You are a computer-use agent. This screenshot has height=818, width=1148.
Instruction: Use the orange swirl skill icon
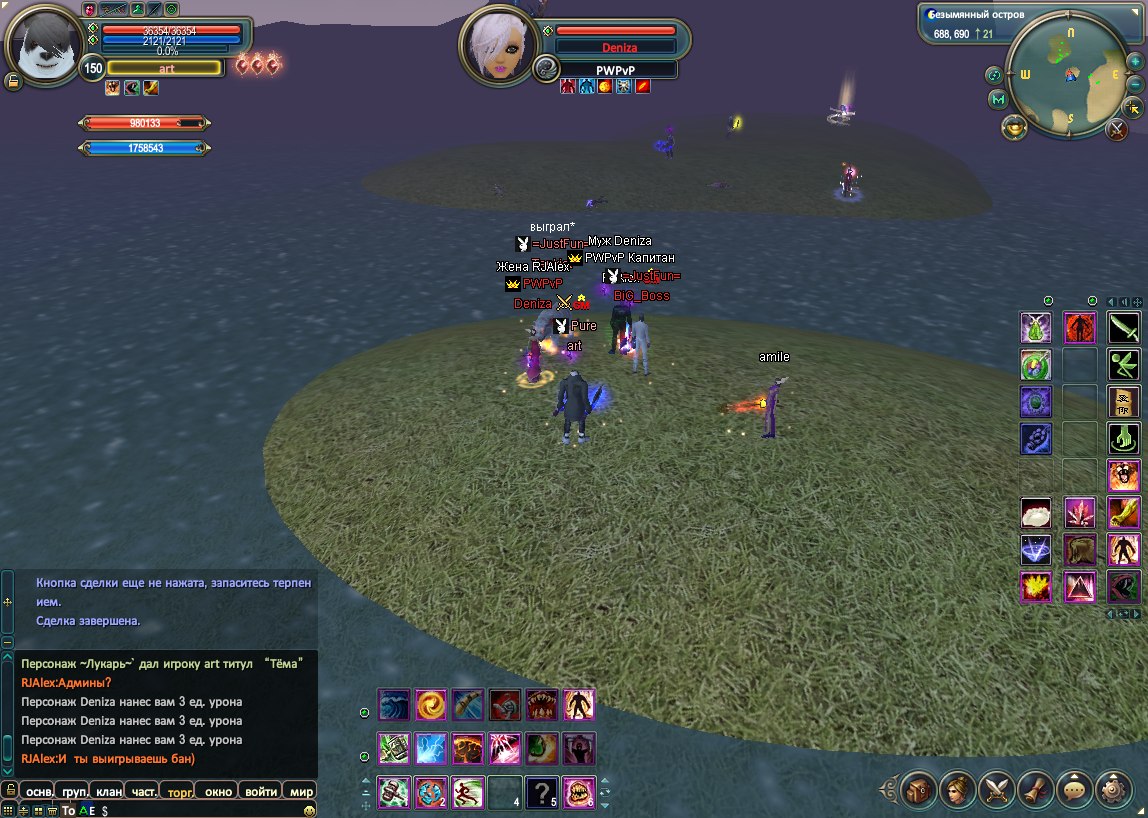[x=431, y=705]
